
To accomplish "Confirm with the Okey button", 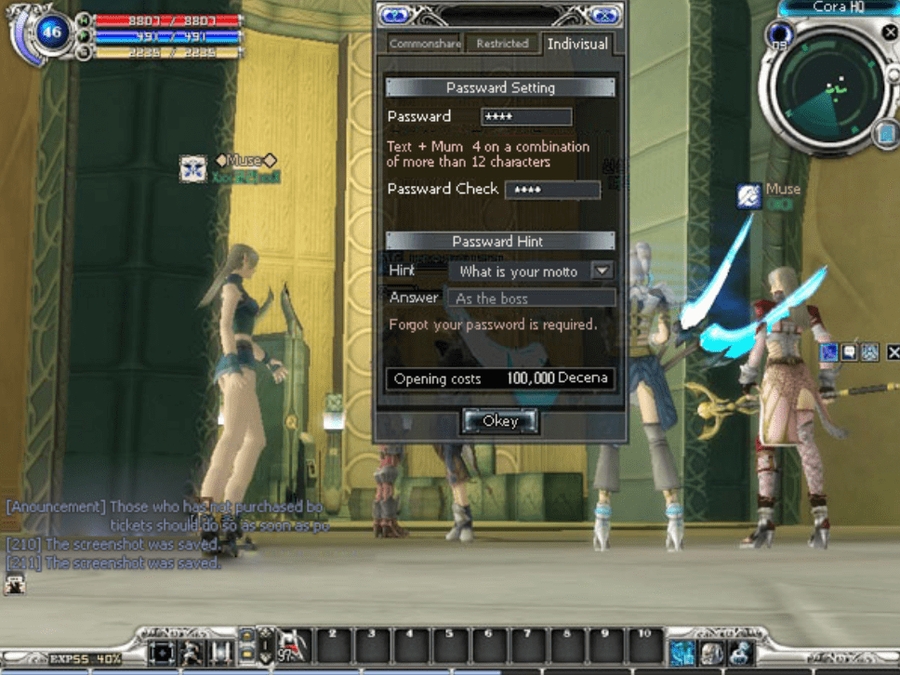I will tap(500, 421).
